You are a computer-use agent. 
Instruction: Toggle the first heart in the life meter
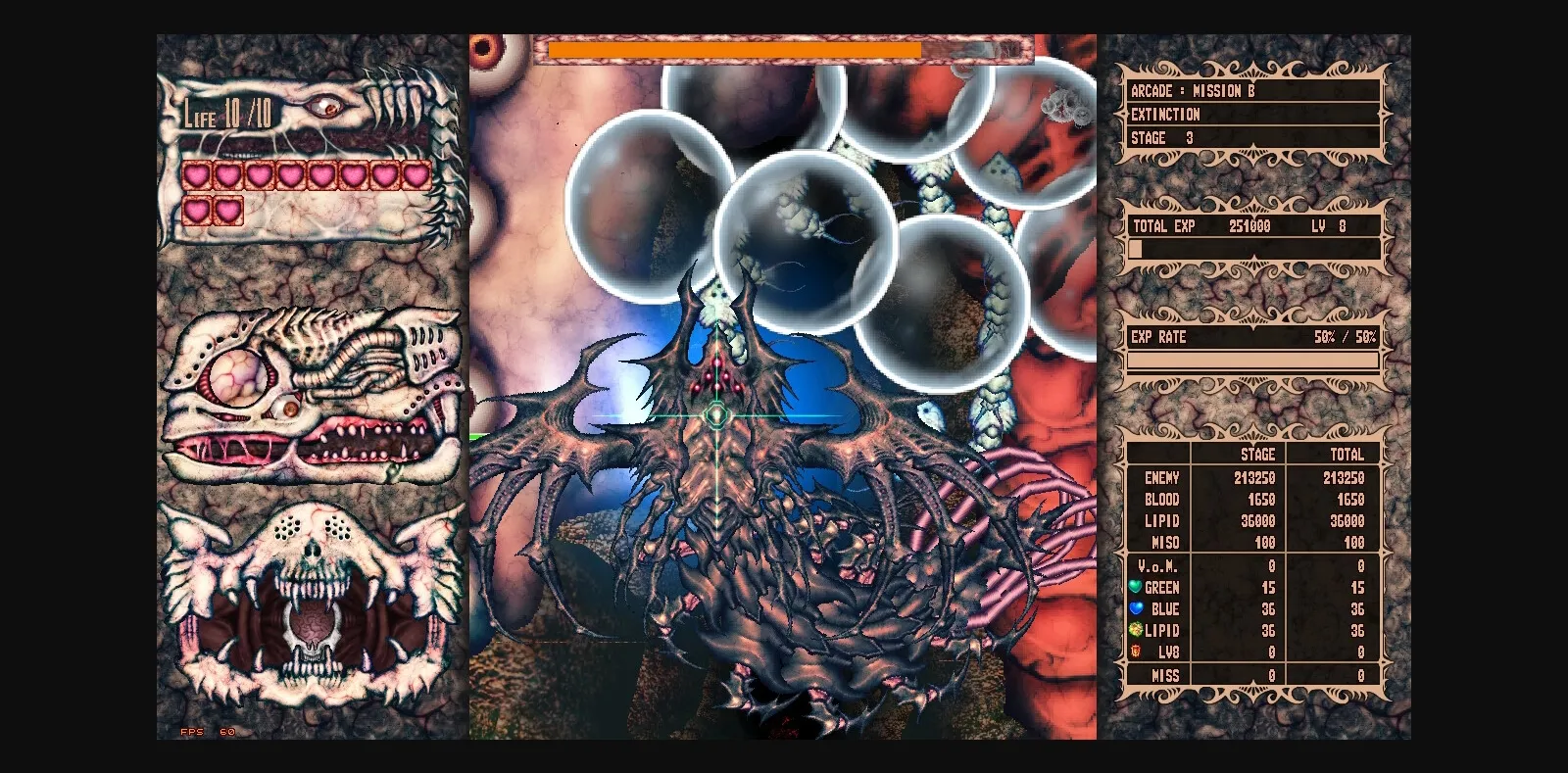click(195, 173)
